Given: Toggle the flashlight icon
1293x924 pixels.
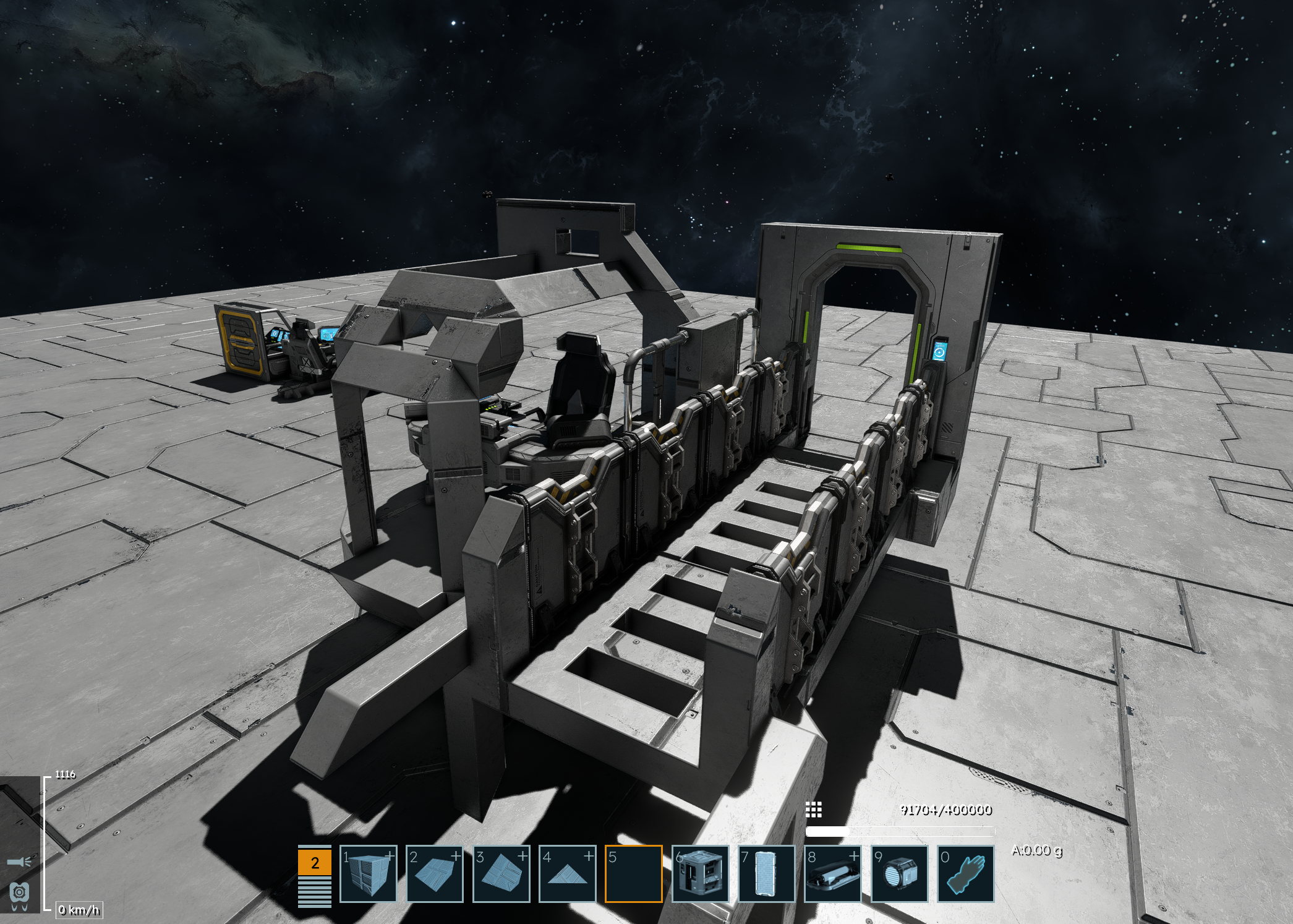Looking at the screenshot, I should (x=19, y=862).
